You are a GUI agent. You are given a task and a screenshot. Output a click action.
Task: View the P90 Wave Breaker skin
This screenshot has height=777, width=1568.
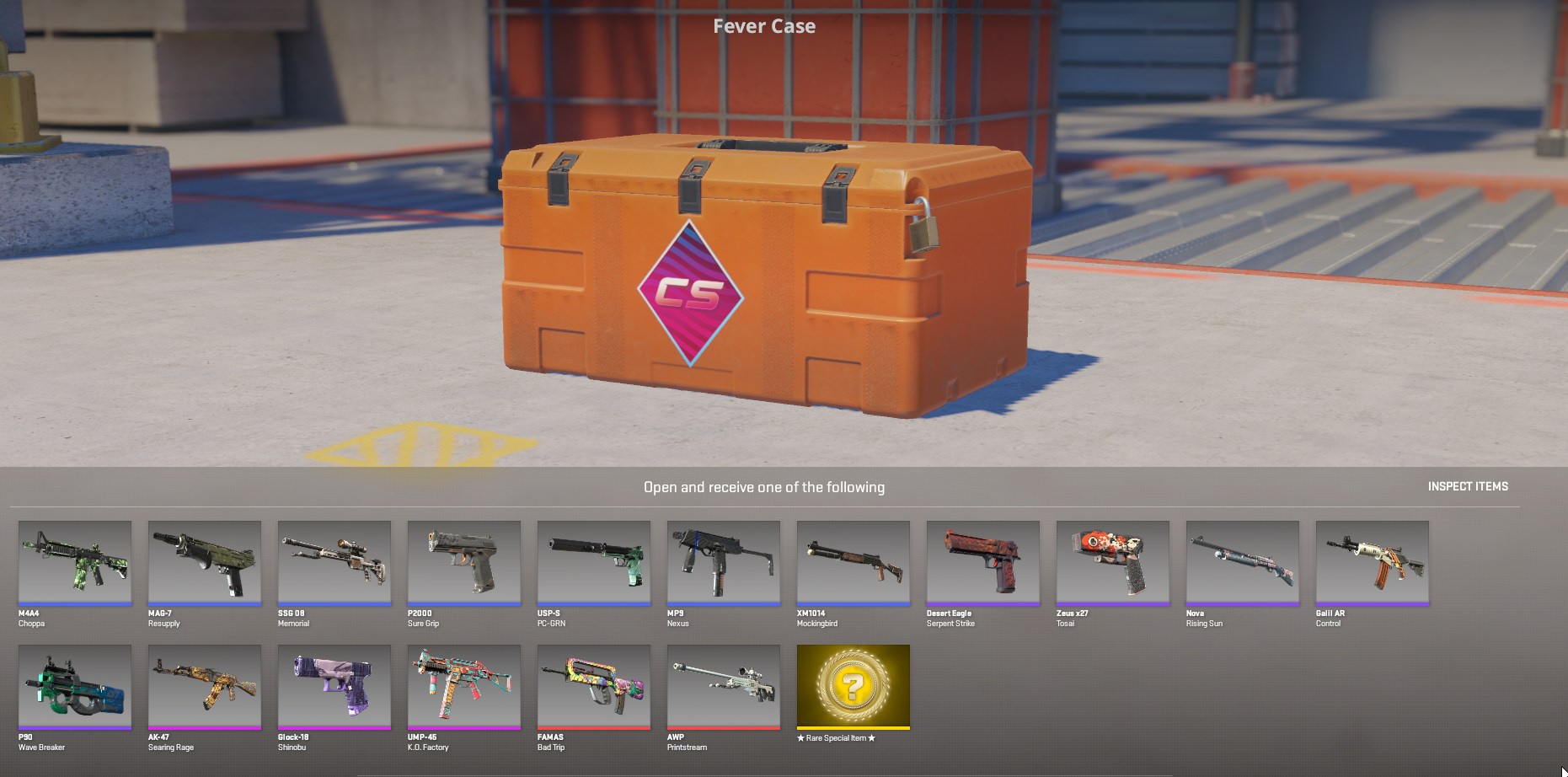point(75,686)
